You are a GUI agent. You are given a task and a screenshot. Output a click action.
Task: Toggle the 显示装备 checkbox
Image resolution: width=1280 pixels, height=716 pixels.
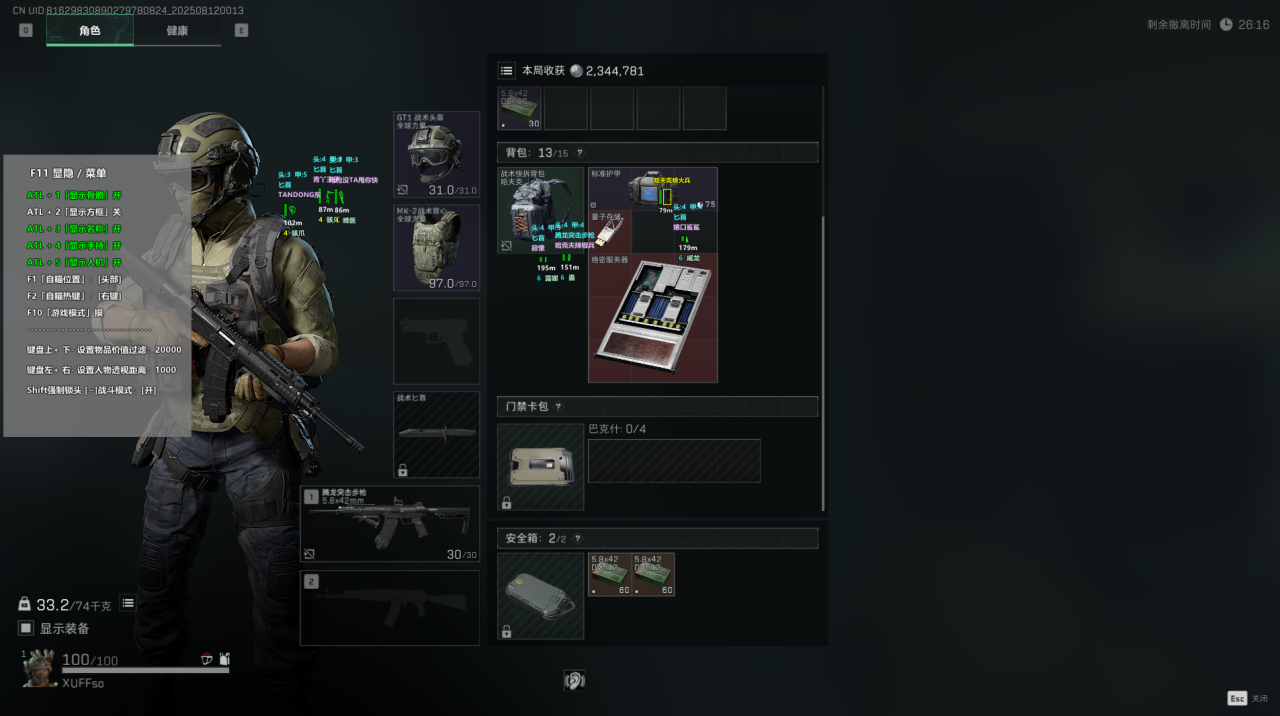(26, 628)
